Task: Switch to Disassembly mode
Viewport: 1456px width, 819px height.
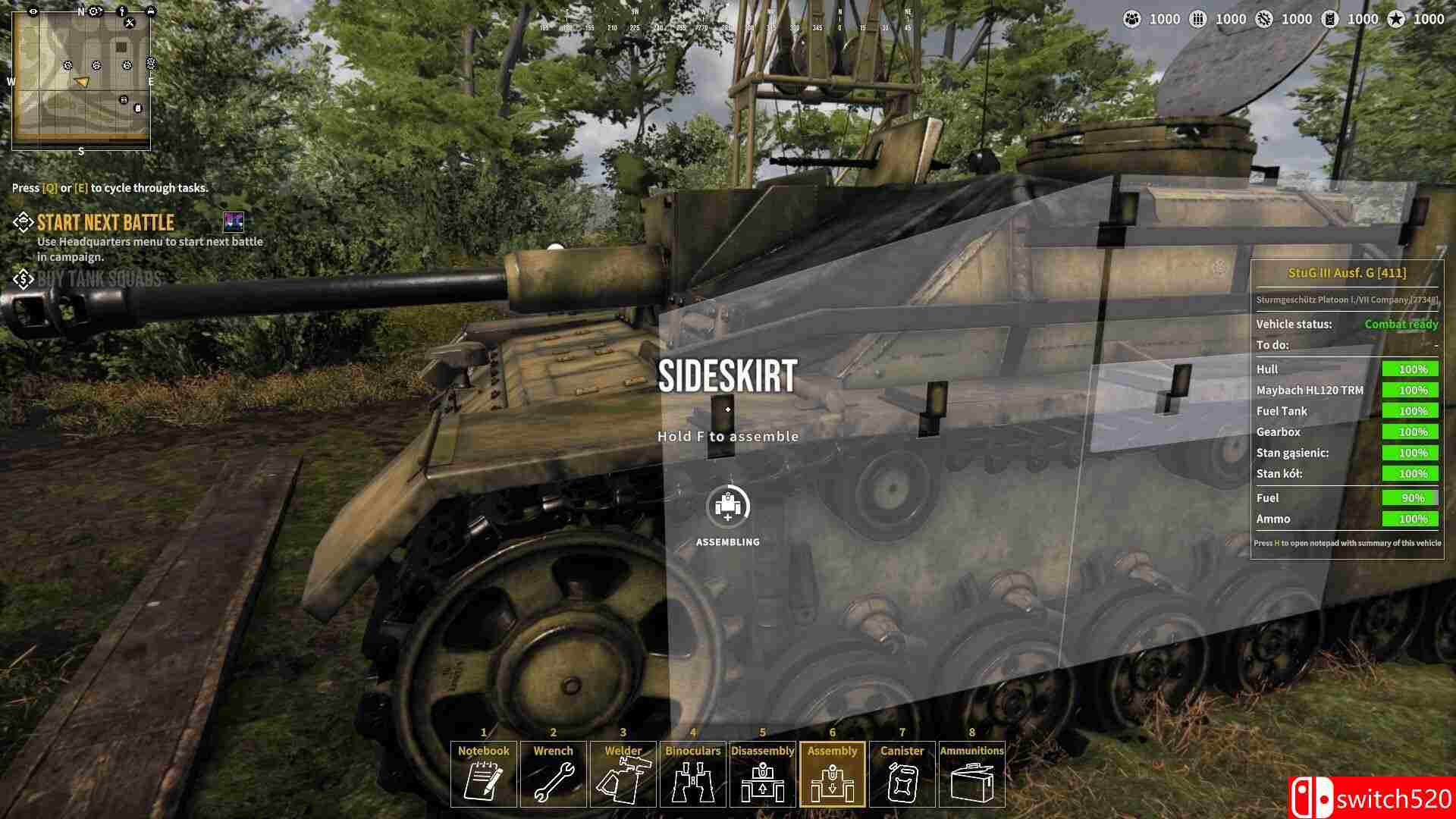Action: tap(763, 774)
